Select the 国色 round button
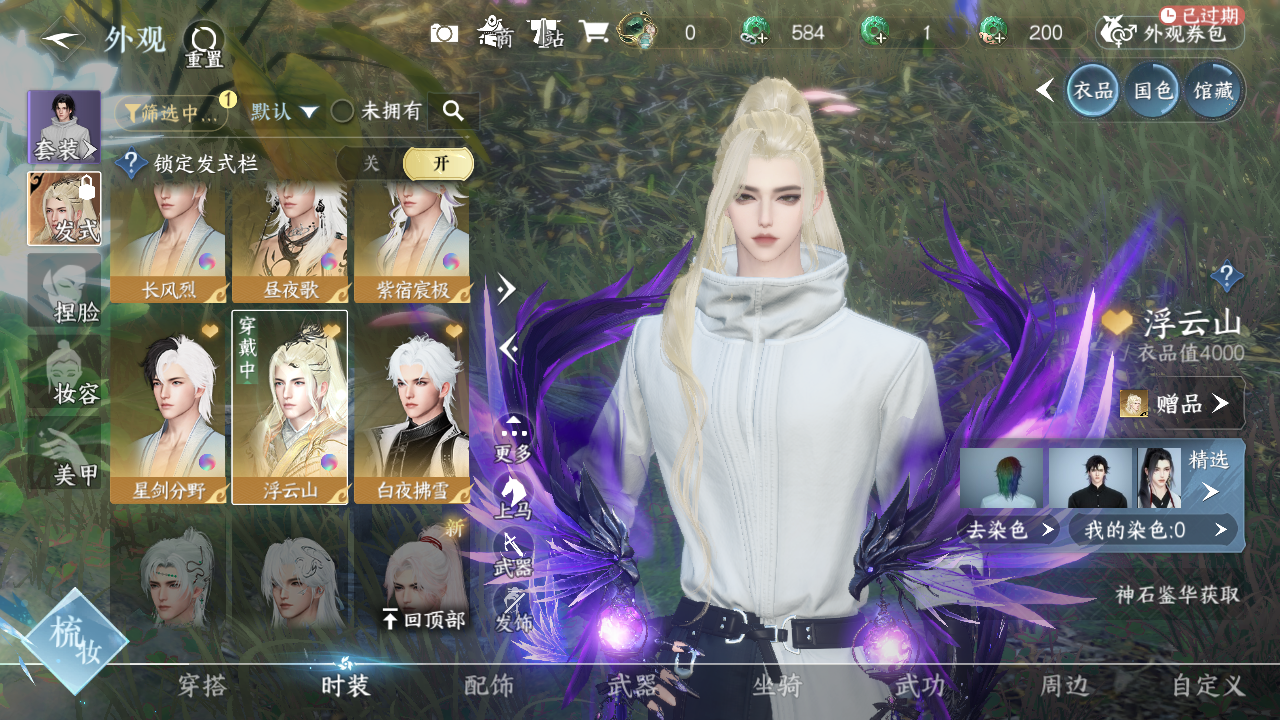 1152,91
